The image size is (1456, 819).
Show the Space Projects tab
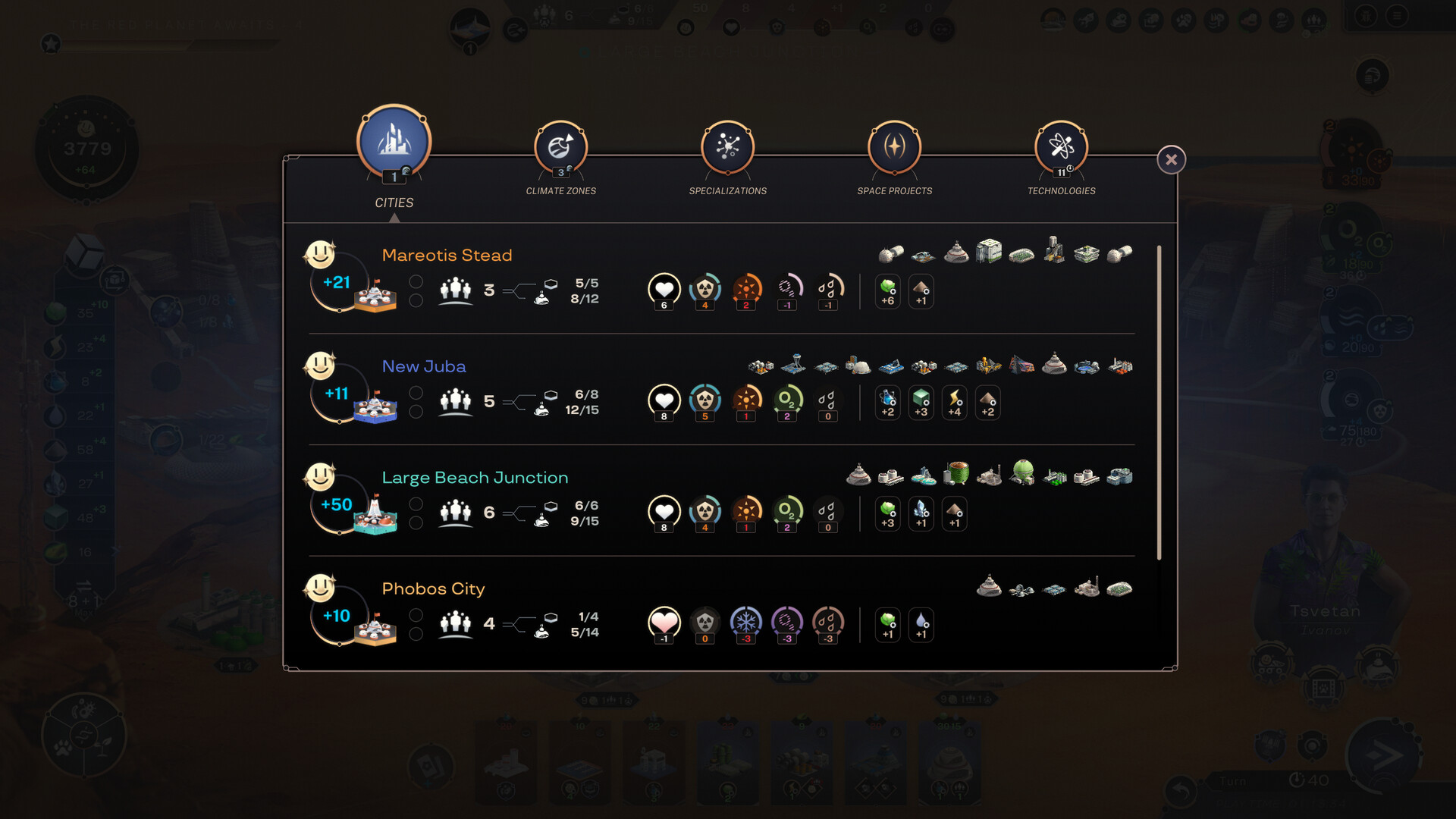[x=894, y=149]
